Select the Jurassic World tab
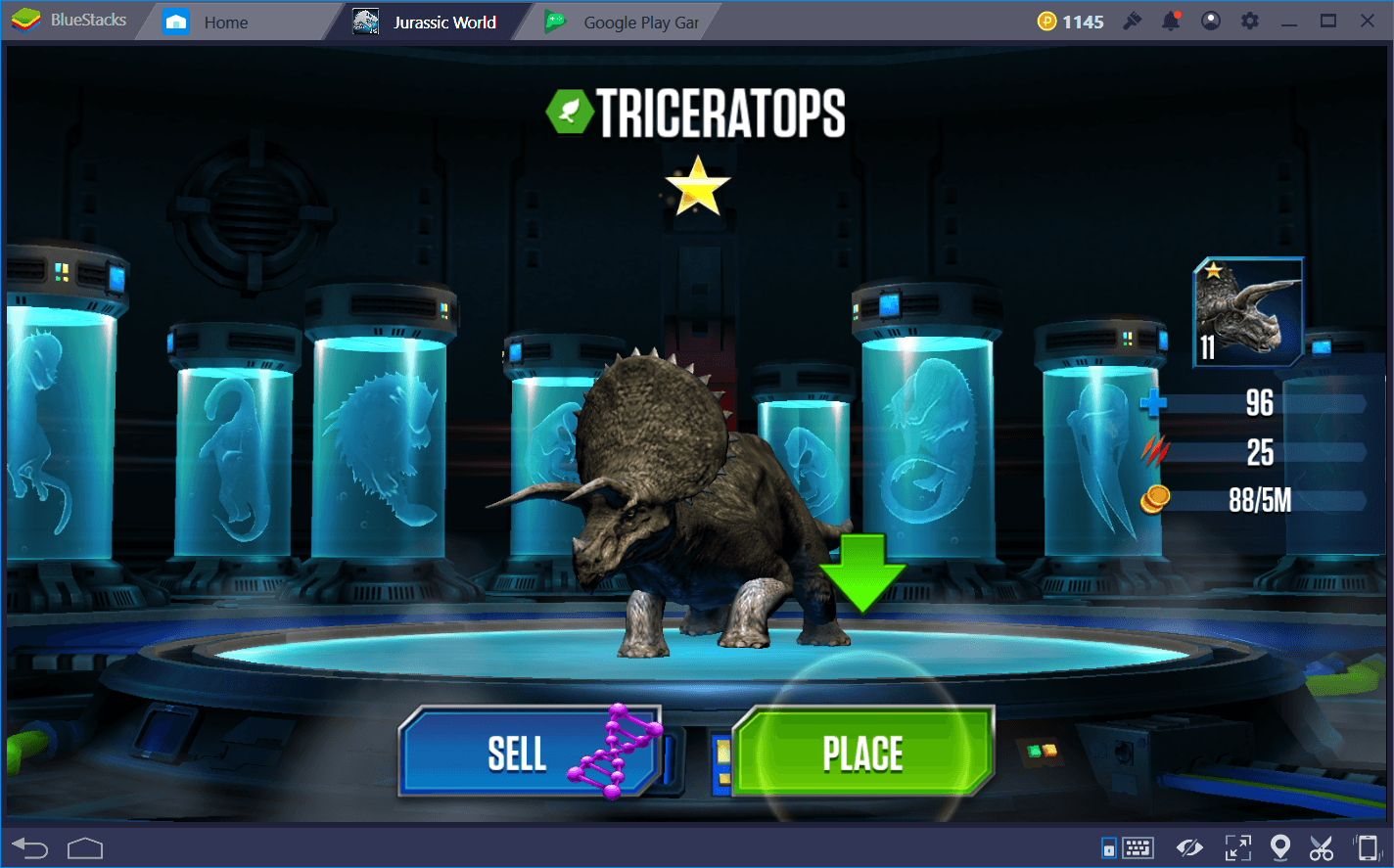This screenshot has width=1394, height=868. point(431,21)
